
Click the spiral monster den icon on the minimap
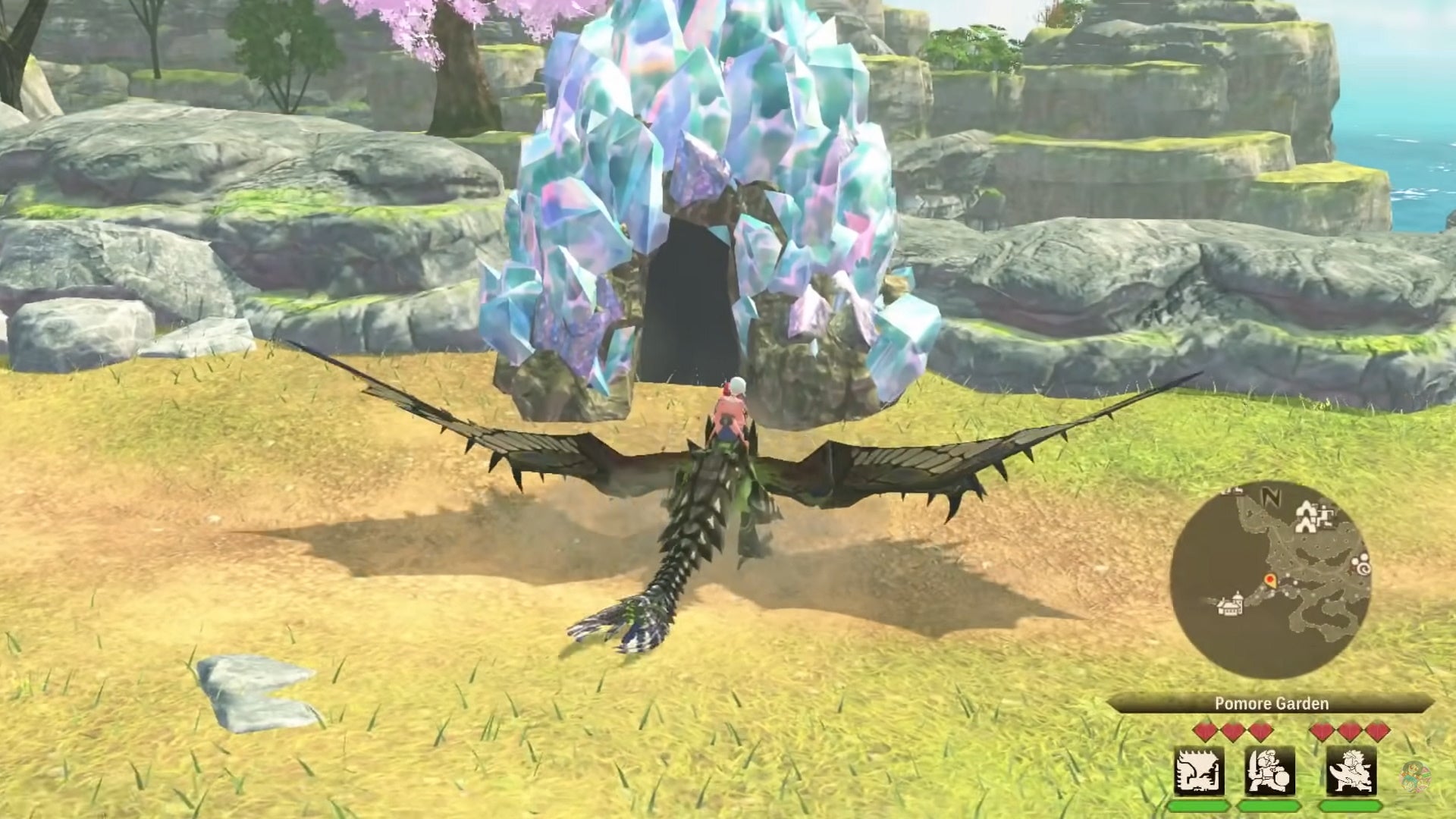1363,569
